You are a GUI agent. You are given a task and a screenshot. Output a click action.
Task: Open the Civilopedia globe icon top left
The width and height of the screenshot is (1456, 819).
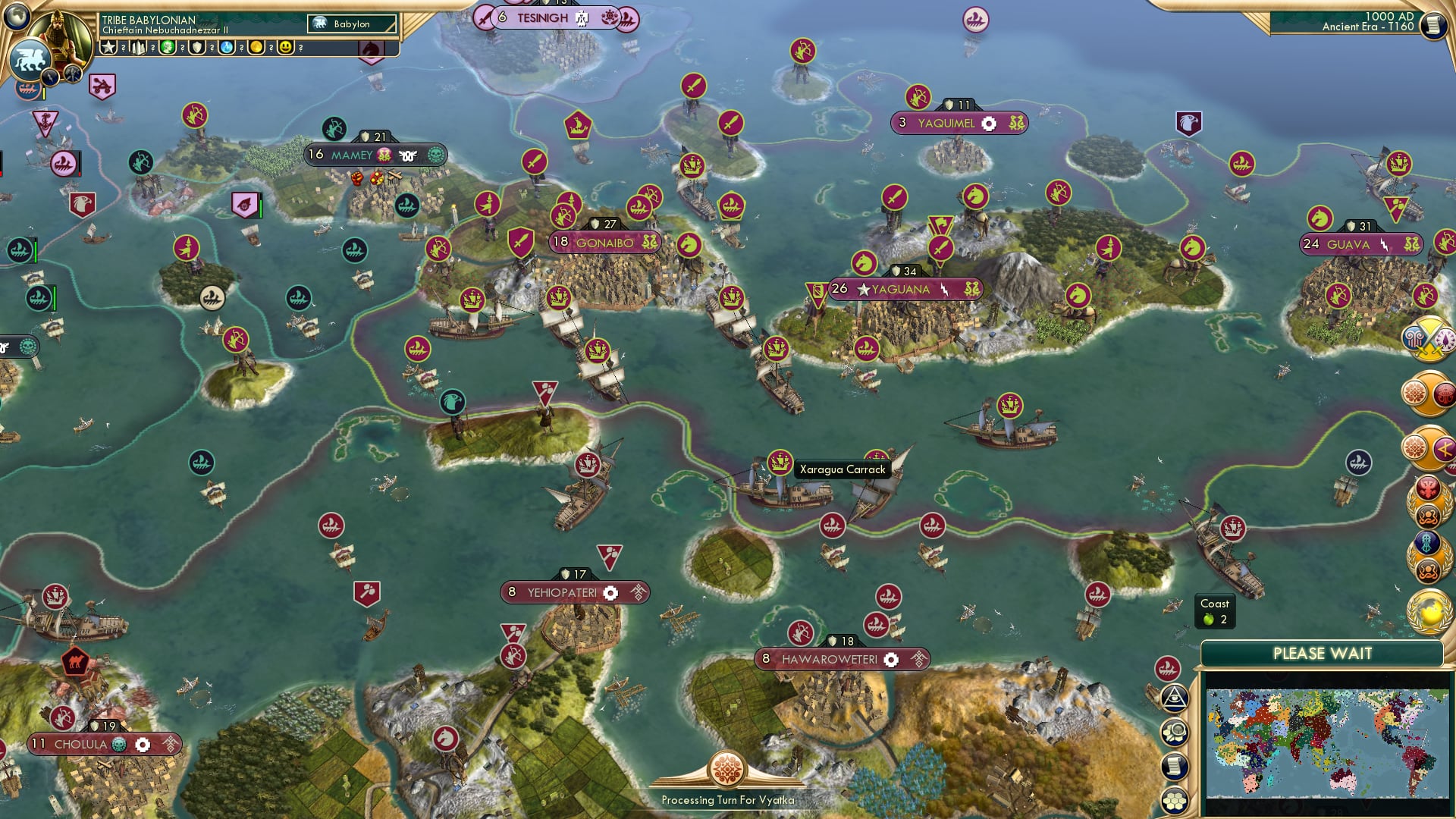click(15, 19)
